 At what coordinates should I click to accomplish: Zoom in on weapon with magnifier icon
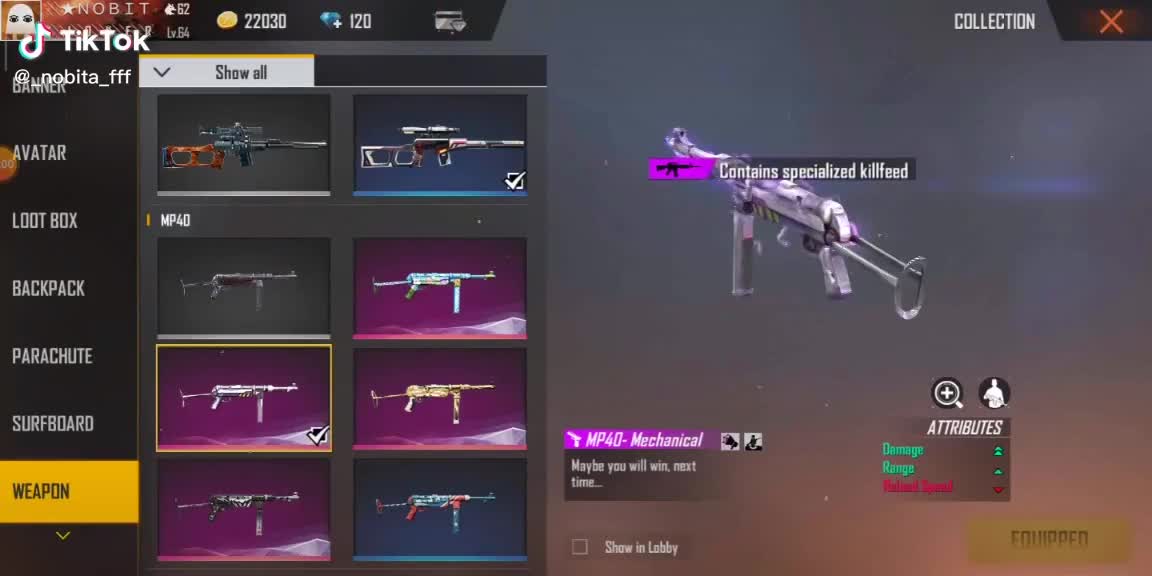coord(947,393)
